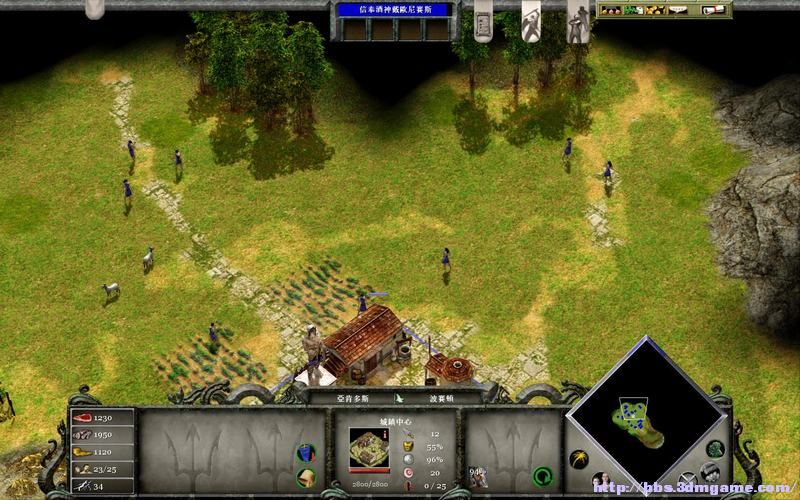Click the blue god power title bar
The image size is (800, 500).
(x=393, y=10)
